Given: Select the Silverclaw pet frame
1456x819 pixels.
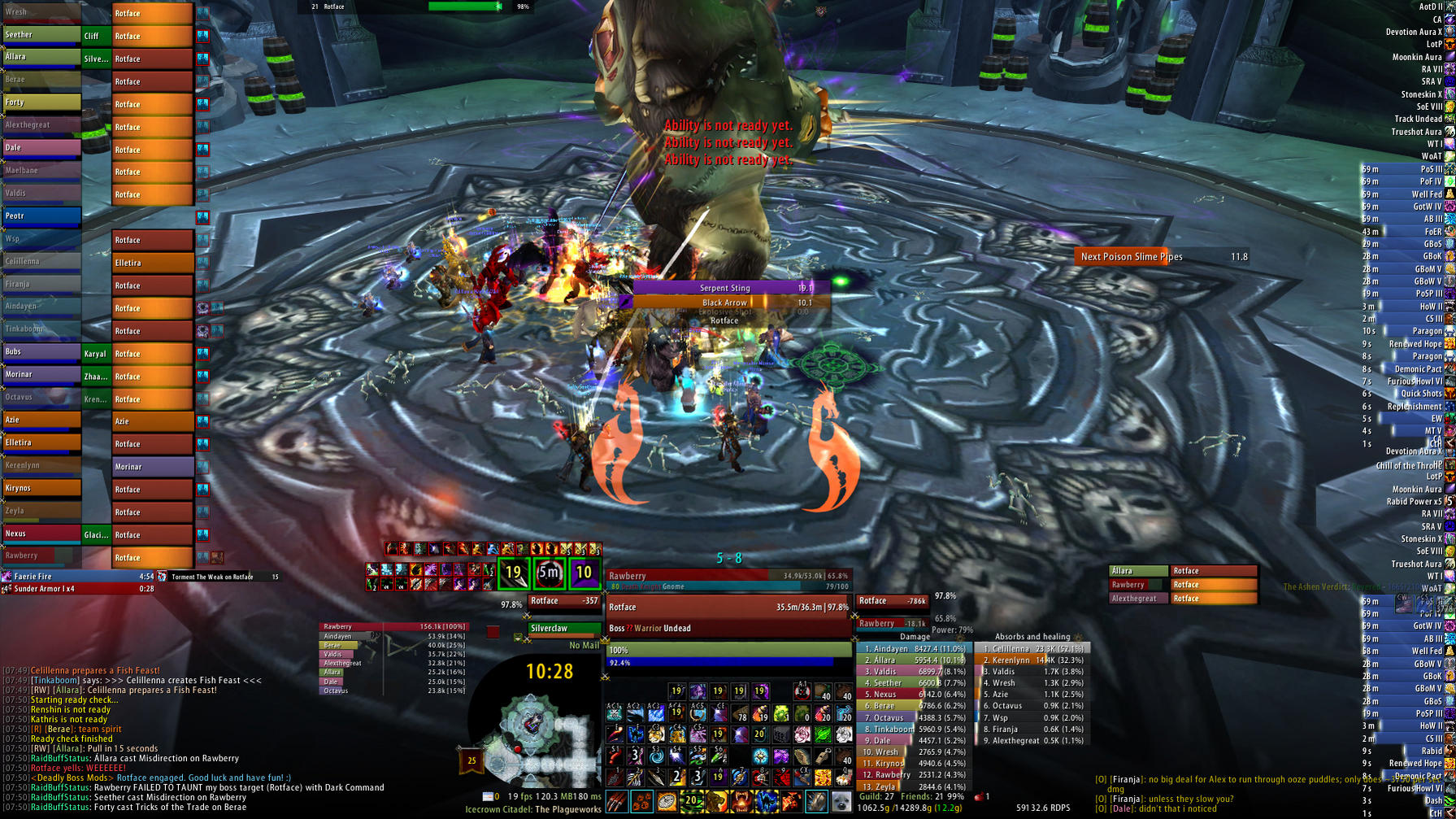Looking at the screenshot, I should pyautogui.click(x=563, y=629).
